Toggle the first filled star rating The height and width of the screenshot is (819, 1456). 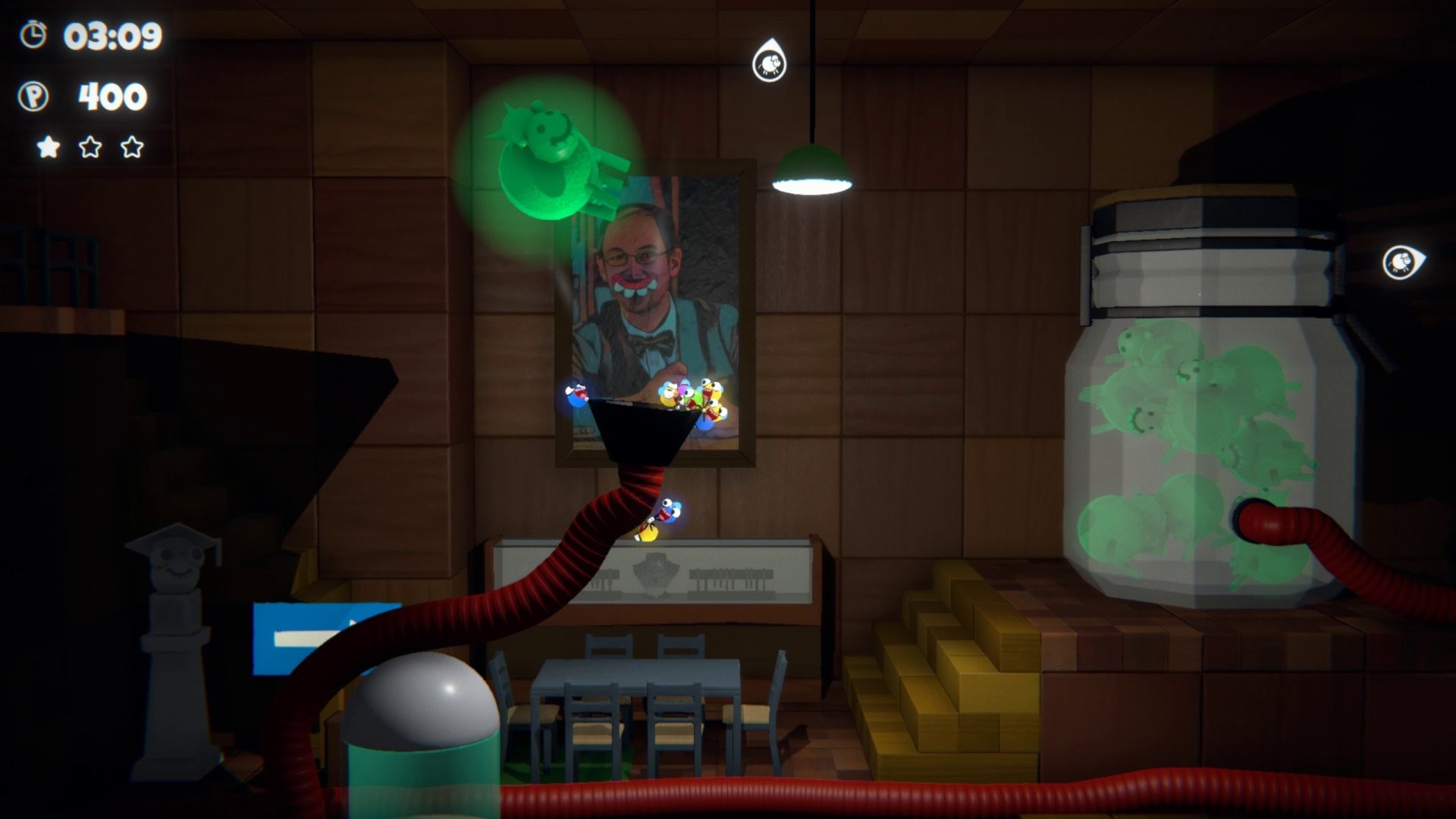[x=48, y=146]
